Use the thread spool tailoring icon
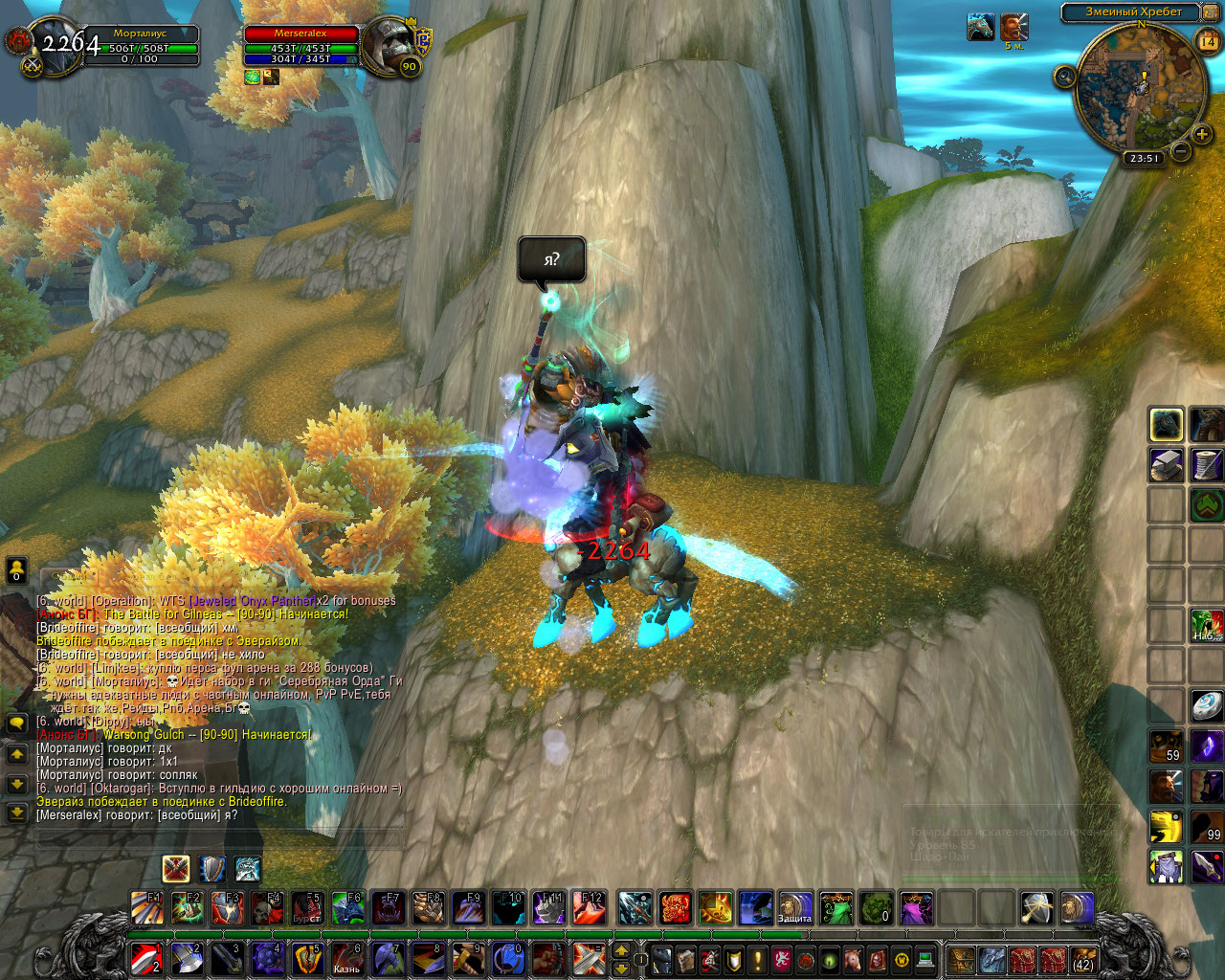 pos(1206,465)
